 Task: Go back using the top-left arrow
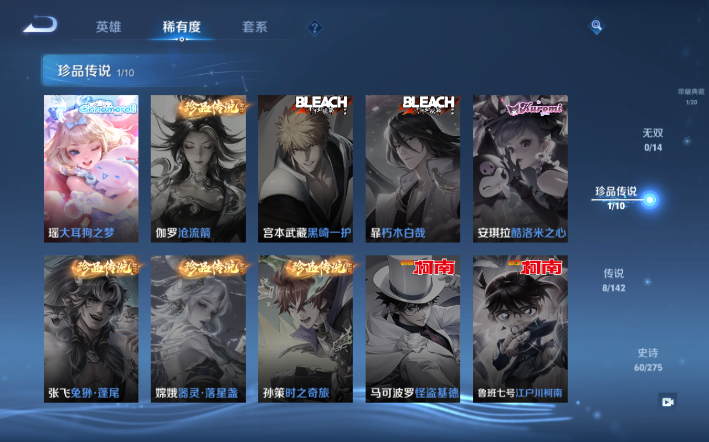pyautogui.click(x=40, y=25)
